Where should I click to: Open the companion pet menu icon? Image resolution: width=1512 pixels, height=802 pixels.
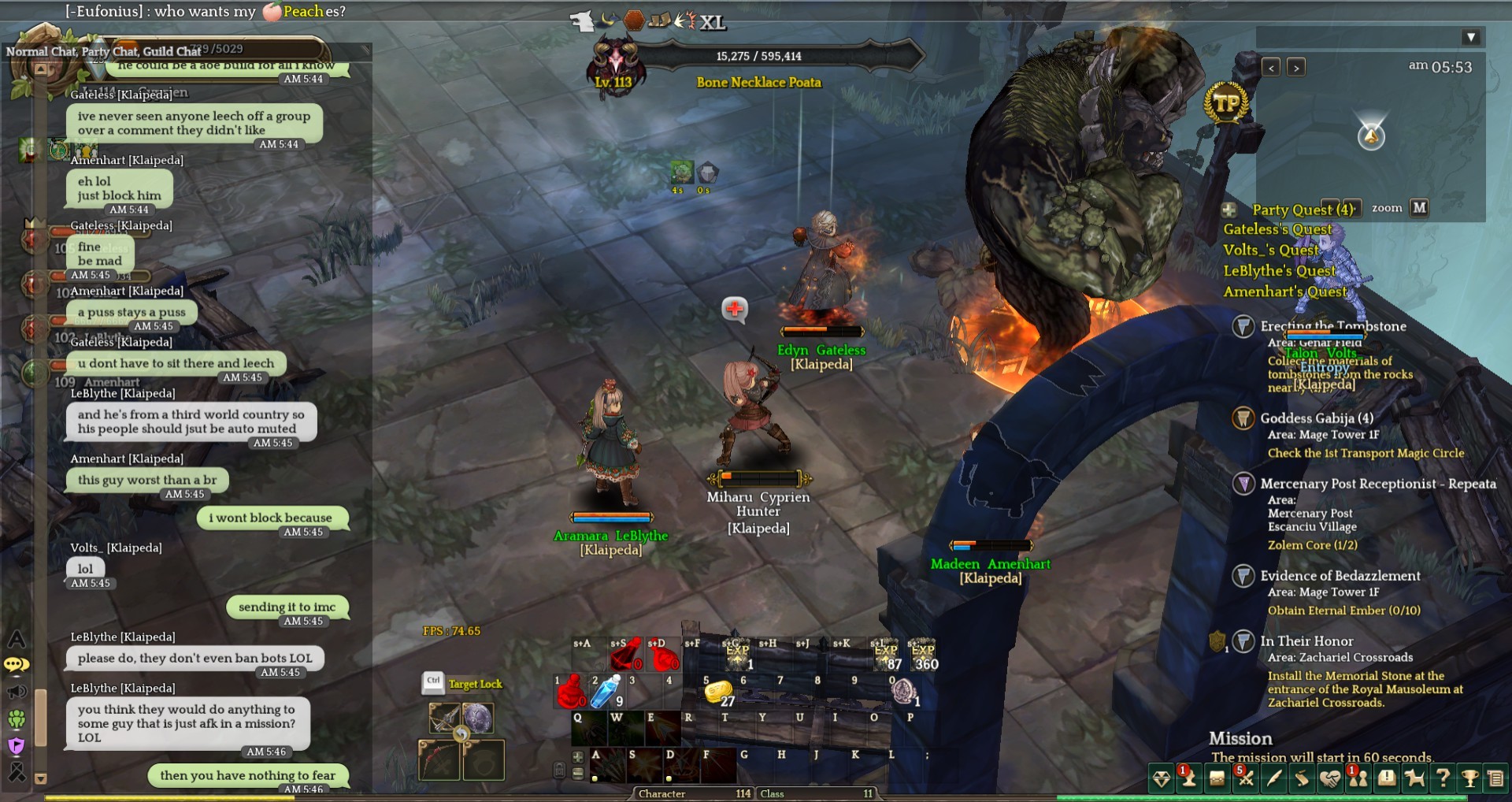tap(1415, 779)
